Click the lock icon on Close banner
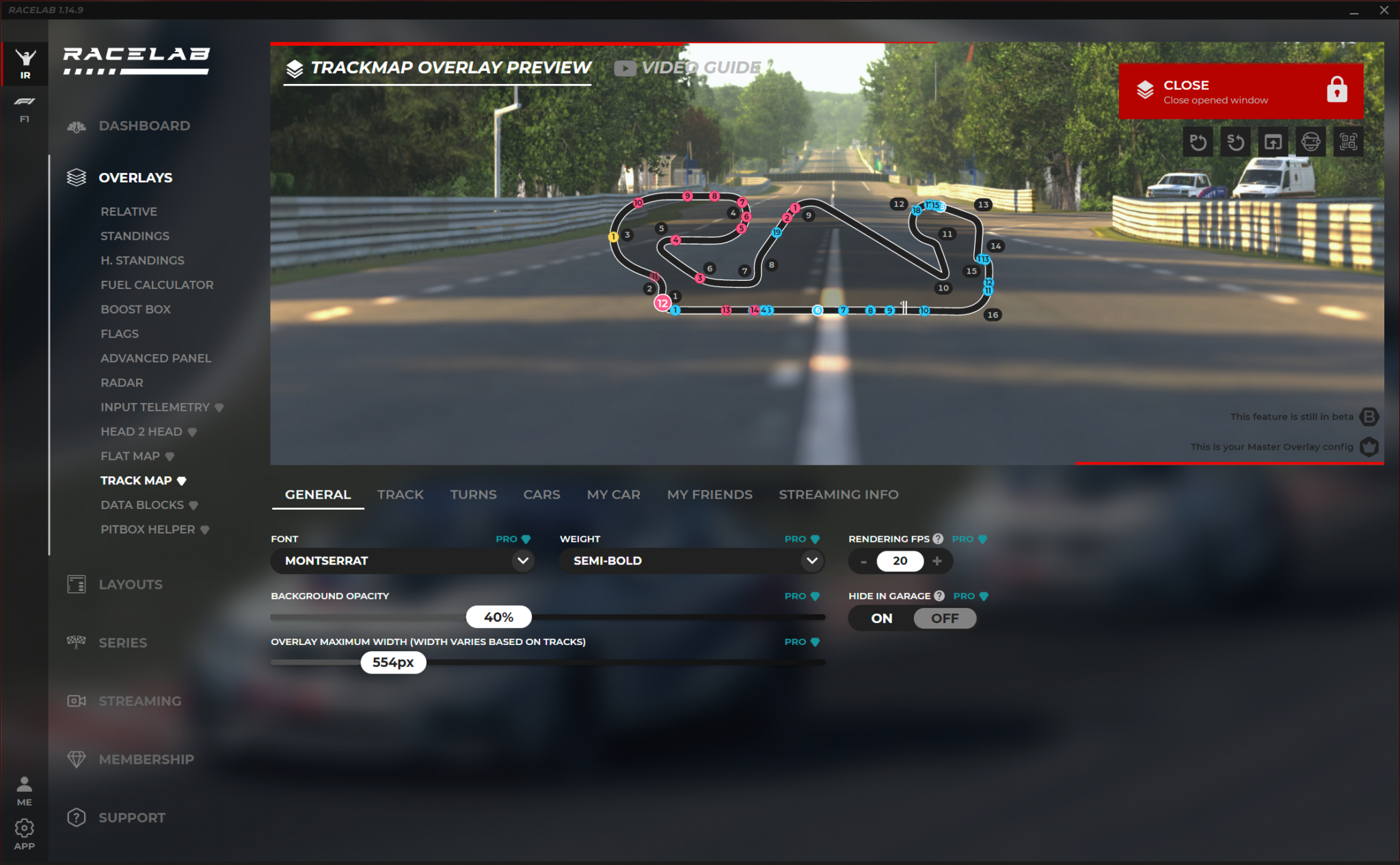Image resolution: width=1400 pixels, height=865 pixels. click(1338, 90)
